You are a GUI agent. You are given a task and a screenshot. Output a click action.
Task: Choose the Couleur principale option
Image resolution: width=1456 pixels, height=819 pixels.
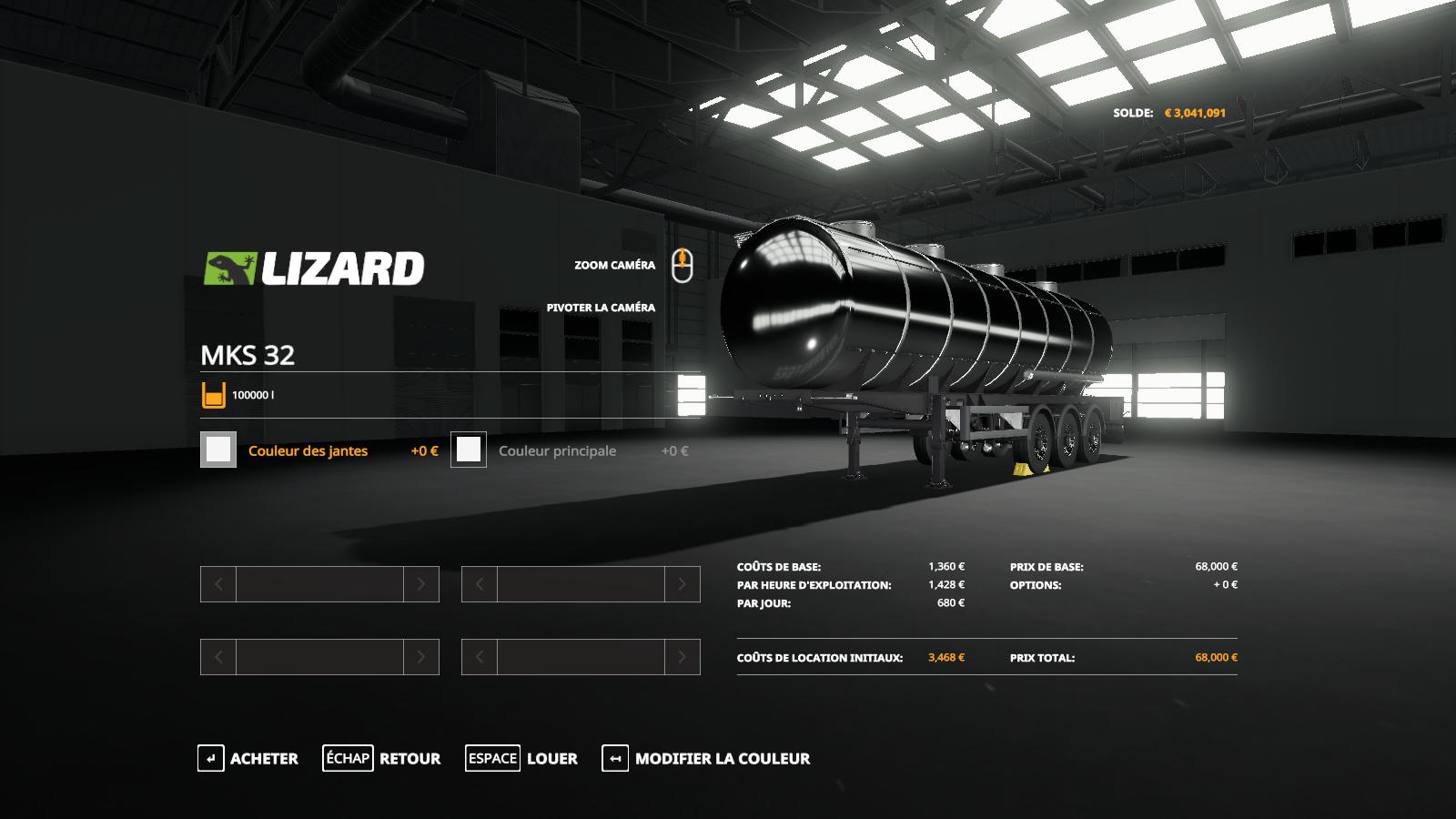point(557,450)
